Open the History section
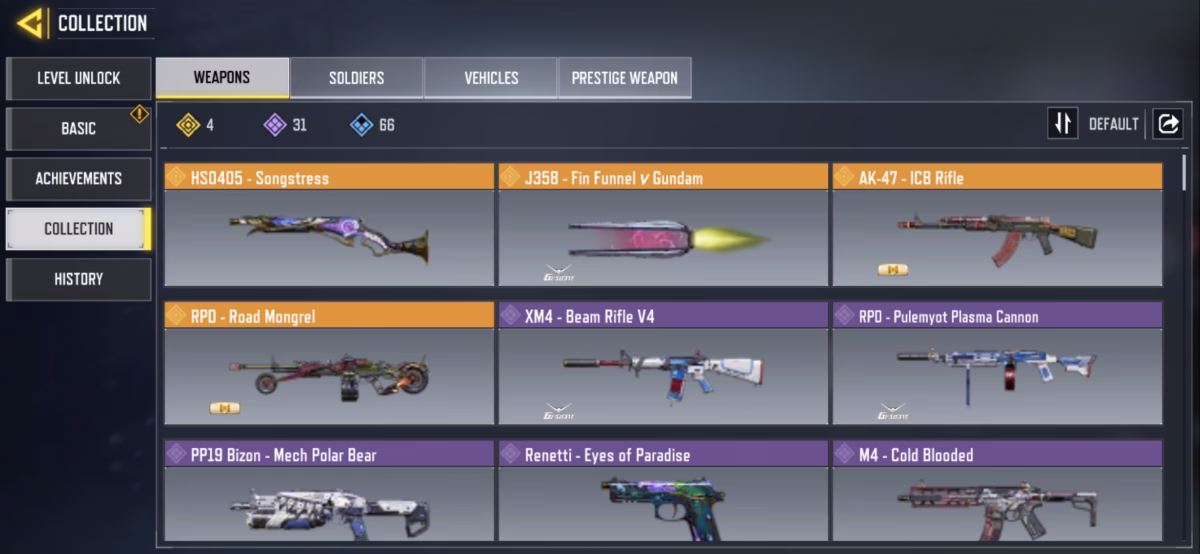 click(79, 279)
